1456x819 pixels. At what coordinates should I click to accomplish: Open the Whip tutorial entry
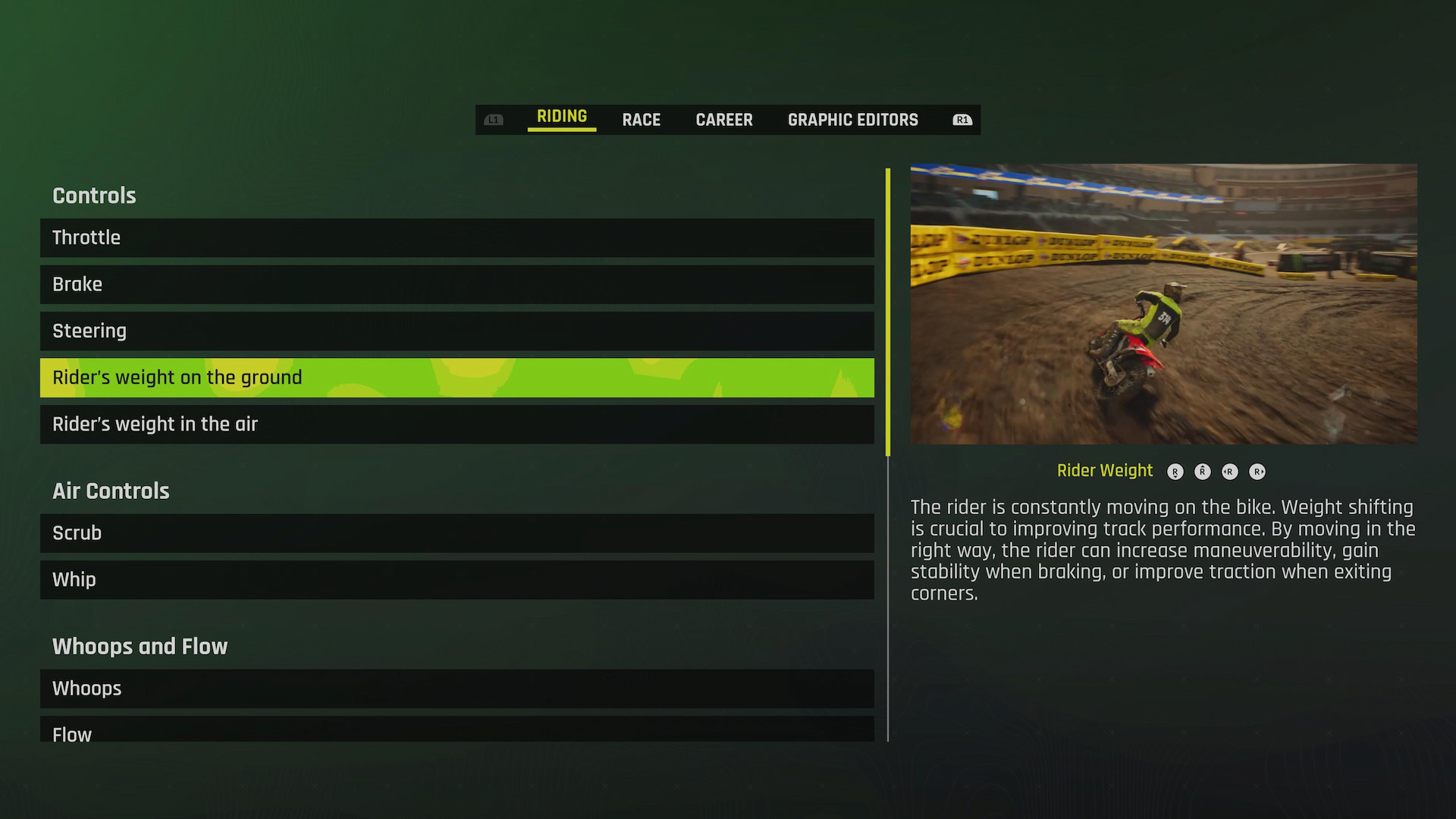455,580
